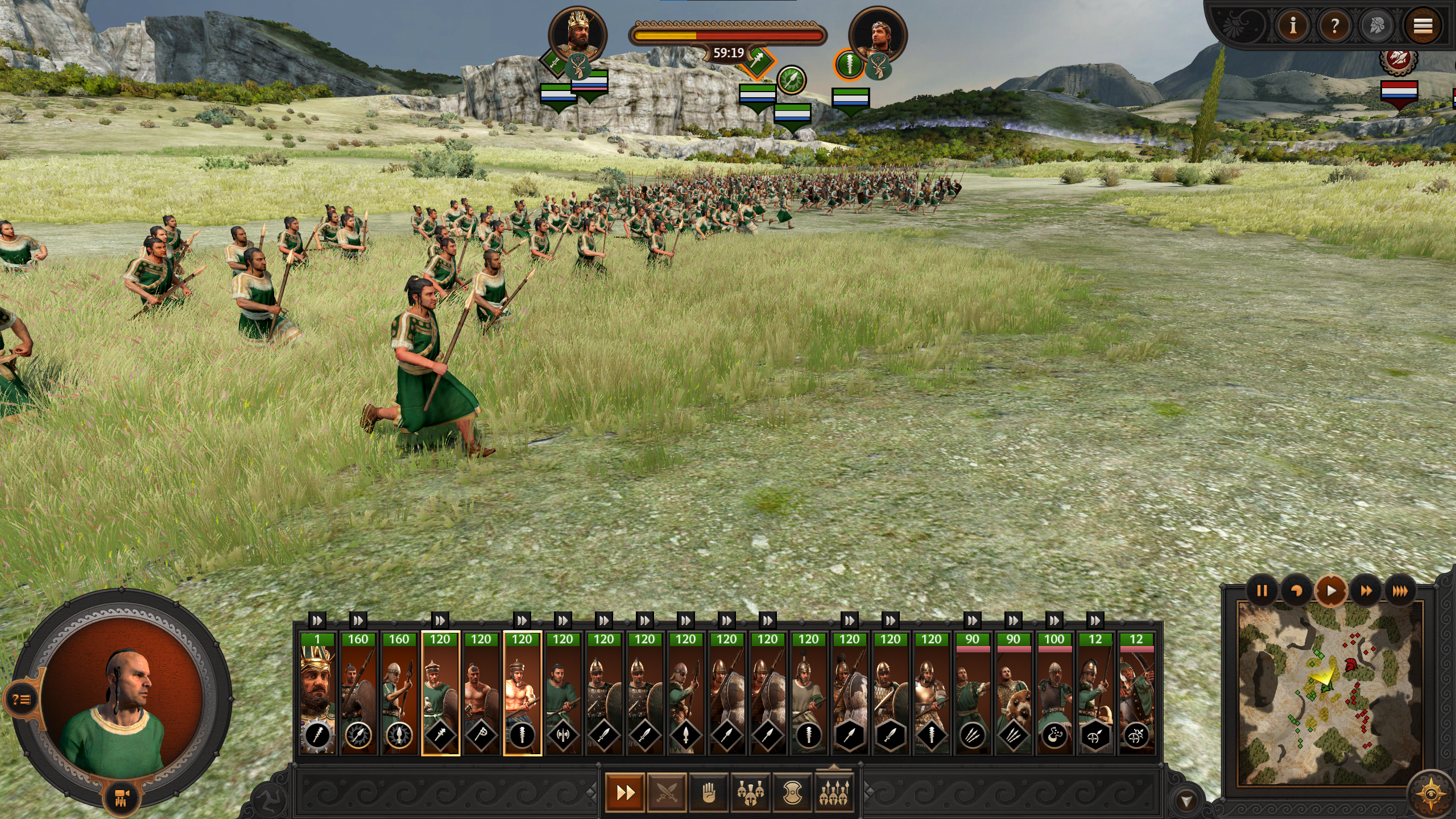Switch to fastest quadruple-arrow speed
The image size is (1456, 819).
click(x=1400, y=591)
